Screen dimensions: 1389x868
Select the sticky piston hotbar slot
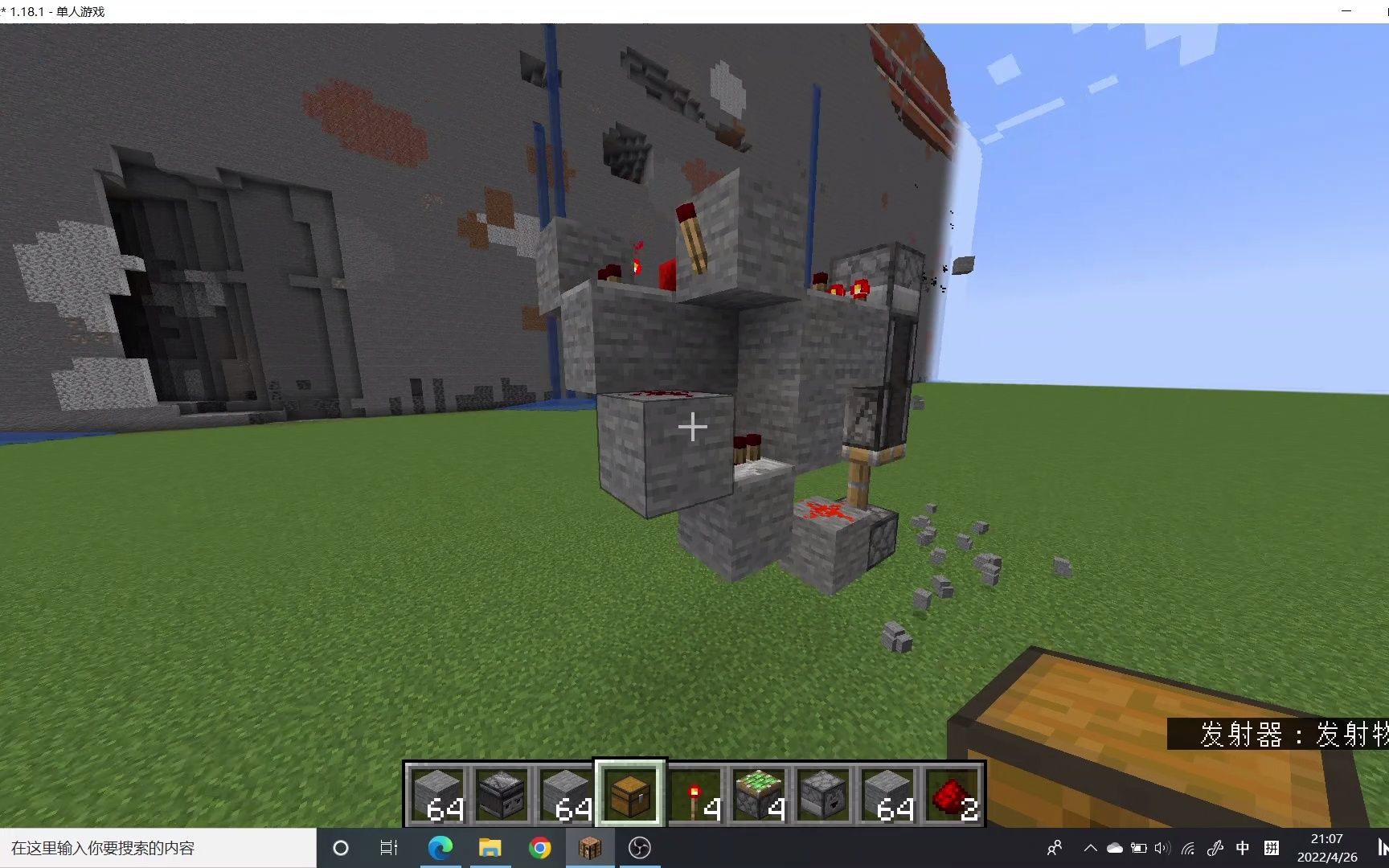758,796
